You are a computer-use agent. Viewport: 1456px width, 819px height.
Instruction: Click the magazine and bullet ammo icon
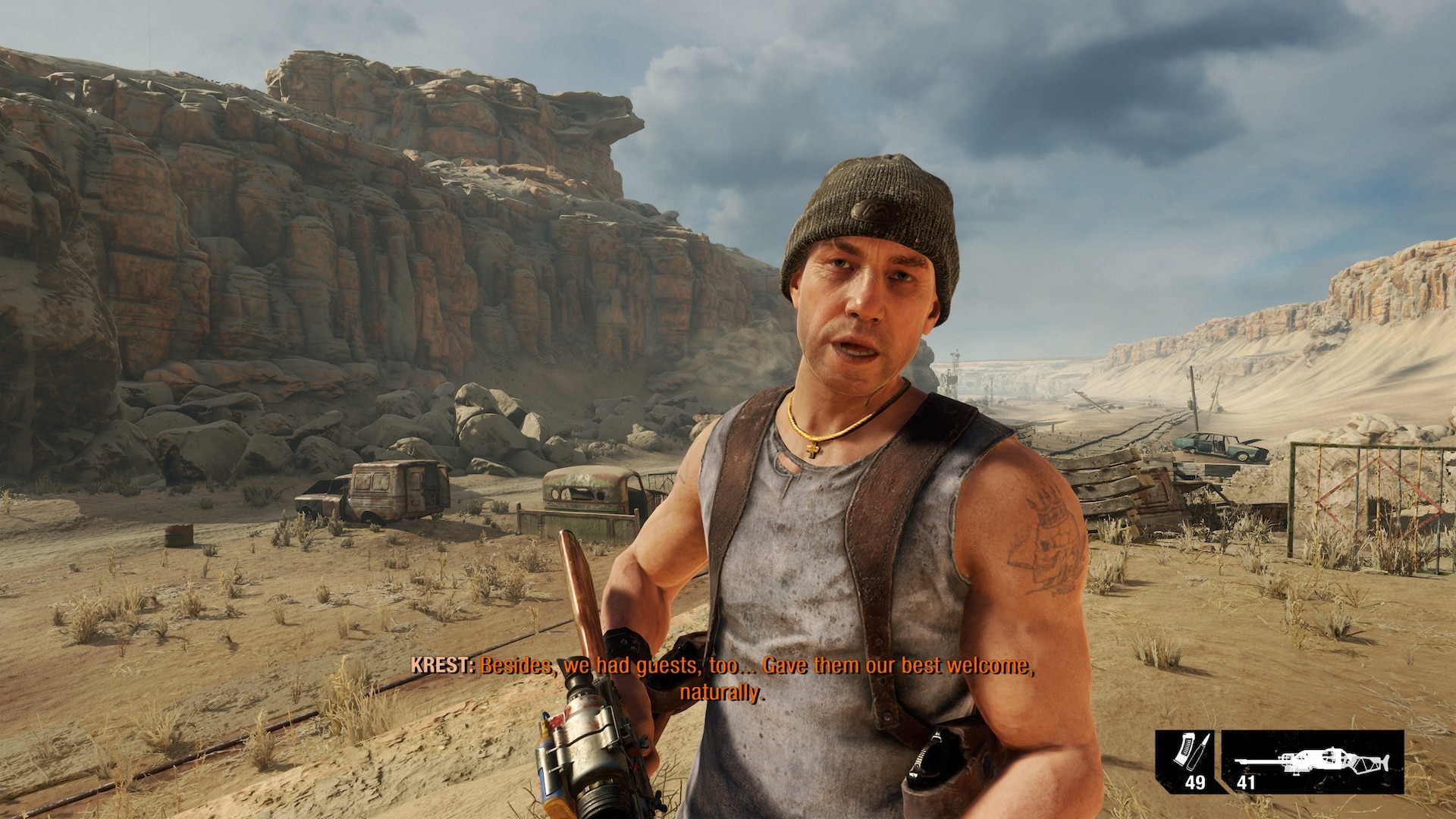point(1186,752)
